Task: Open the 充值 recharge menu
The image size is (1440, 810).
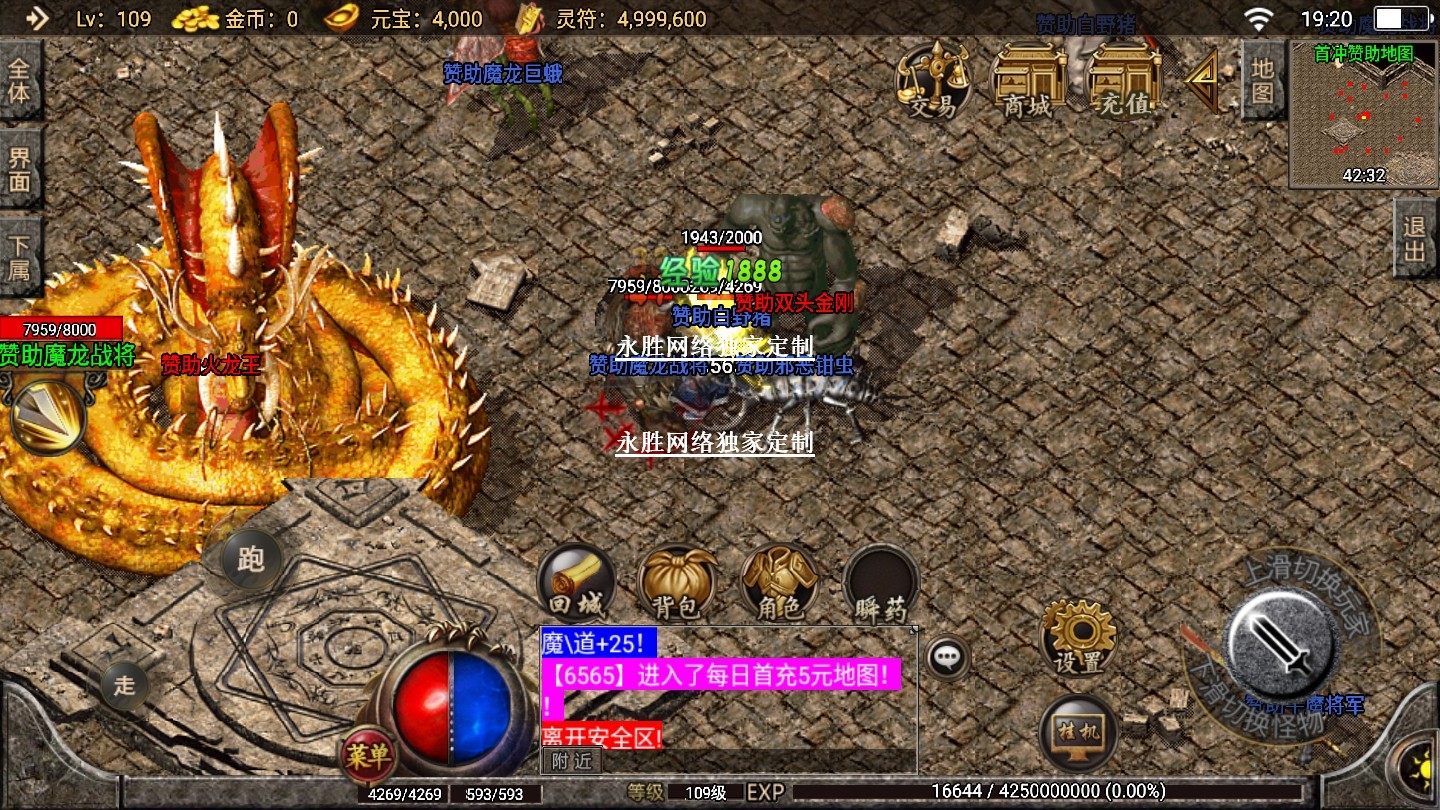Action: click(x=1124, y=80)
